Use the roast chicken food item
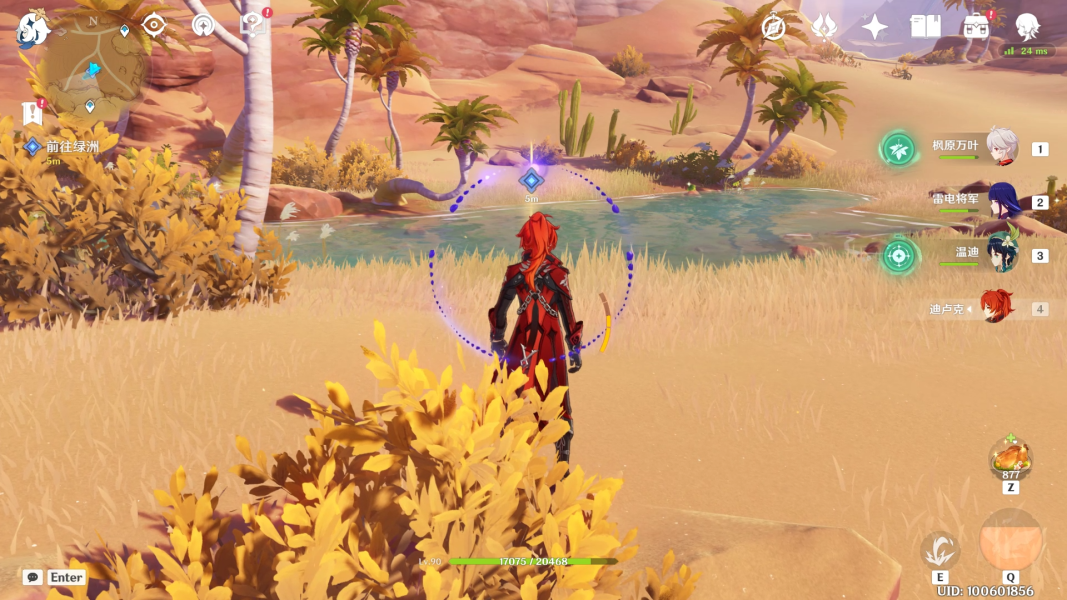Screen dimensions: 1067x600 1010,459
